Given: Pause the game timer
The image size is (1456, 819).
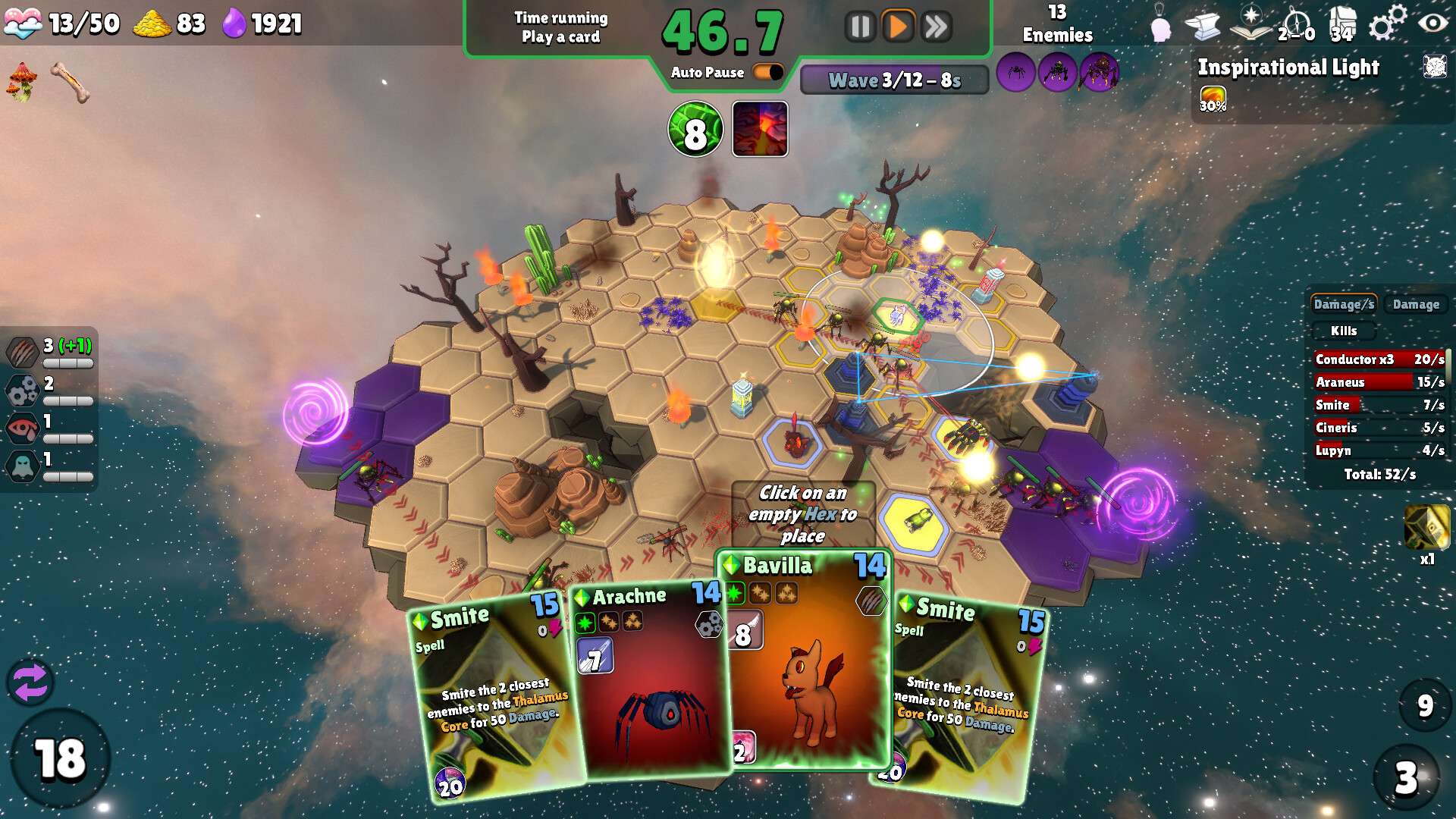Looking at the screenshot, I should coord(860,27).
